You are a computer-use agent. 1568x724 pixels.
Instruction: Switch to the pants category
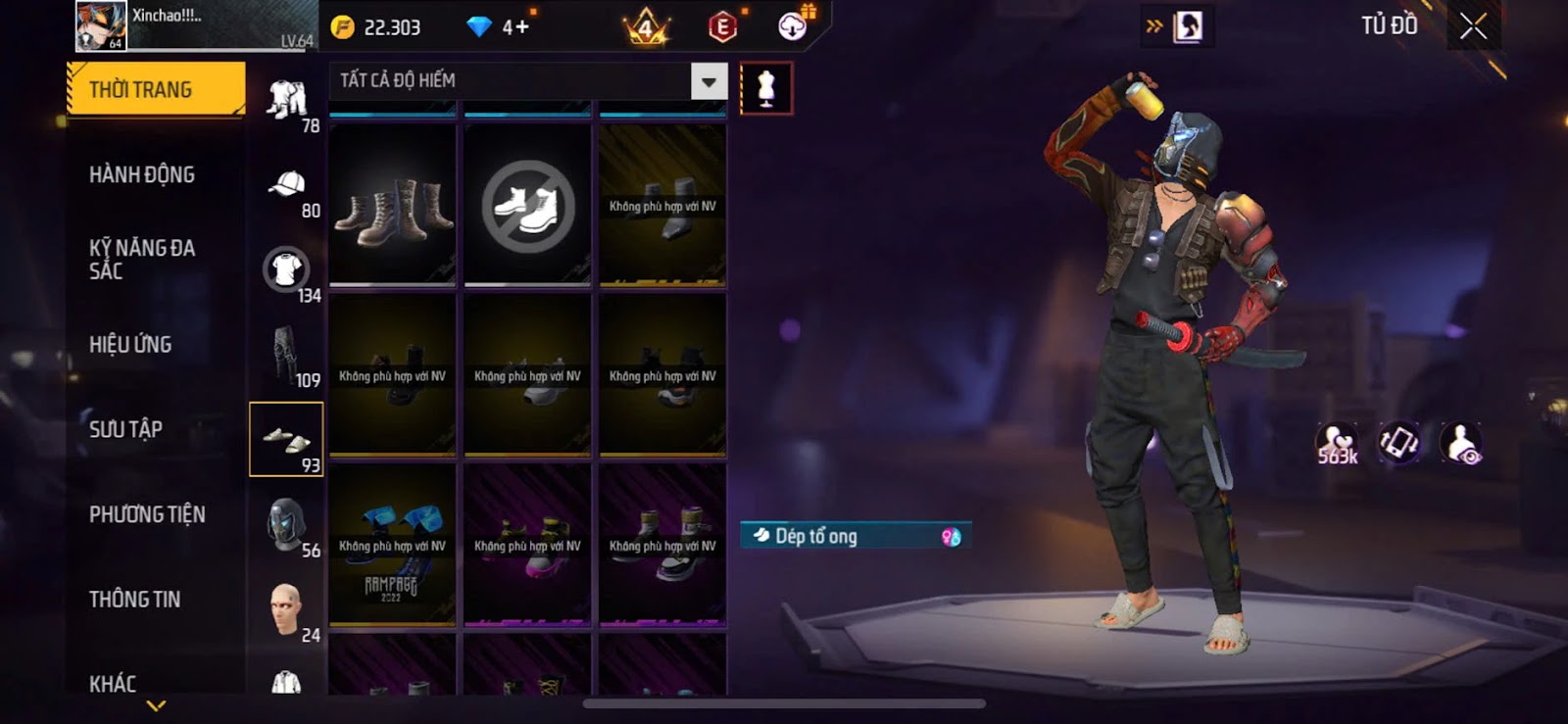(x=285, y=354)
